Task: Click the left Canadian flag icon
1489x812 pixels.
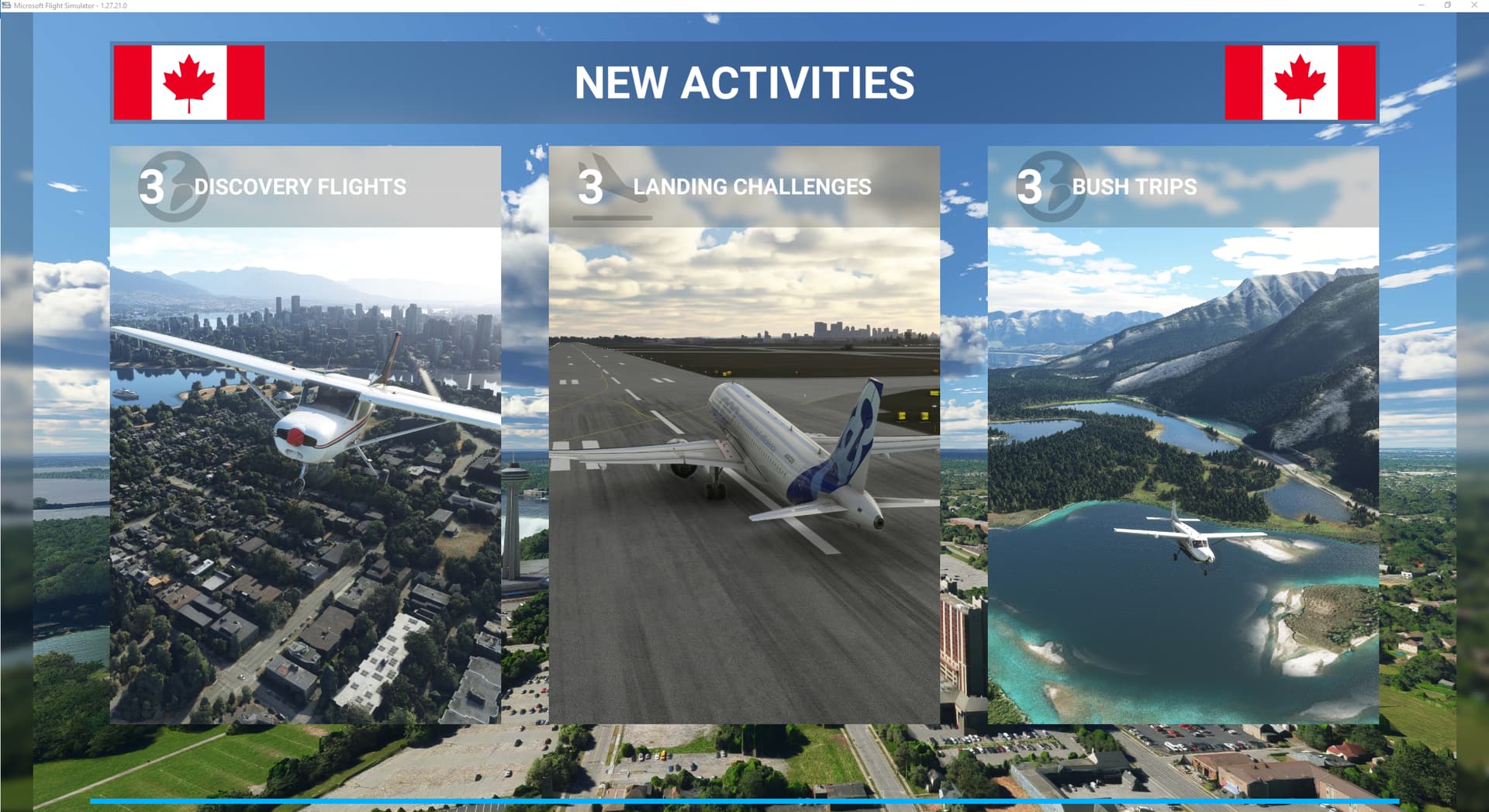Action: [190, 82]
